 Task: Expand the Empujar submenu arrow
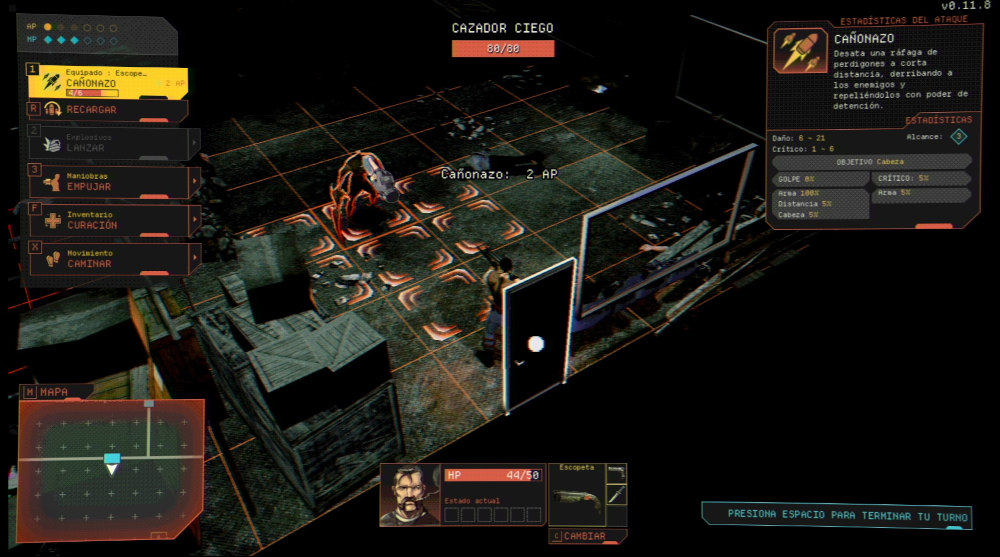click(195, 182)
